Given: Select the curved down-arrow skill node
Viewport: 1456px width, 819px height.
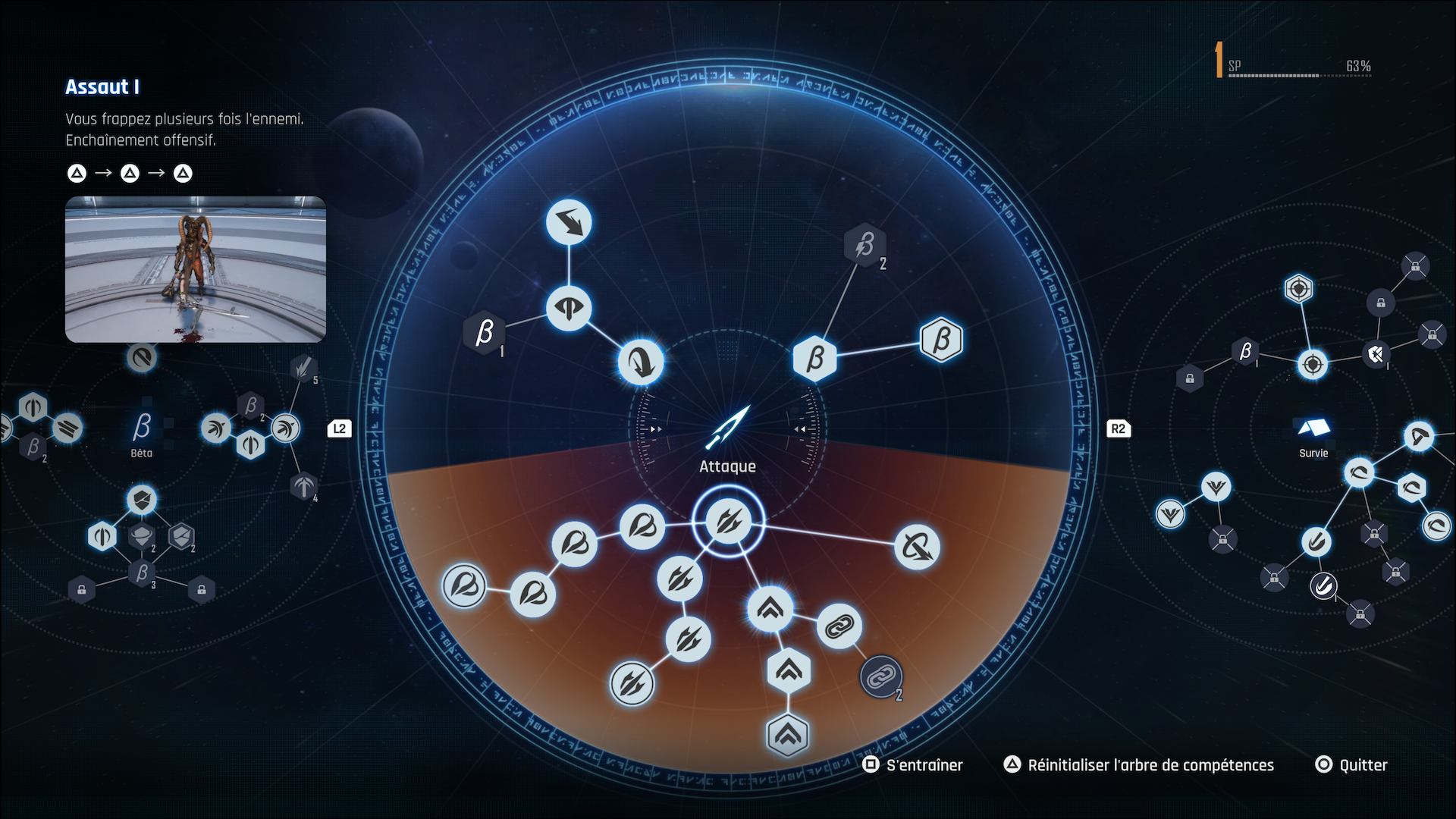Looking at the screenshot, I should tap(641, 362).
